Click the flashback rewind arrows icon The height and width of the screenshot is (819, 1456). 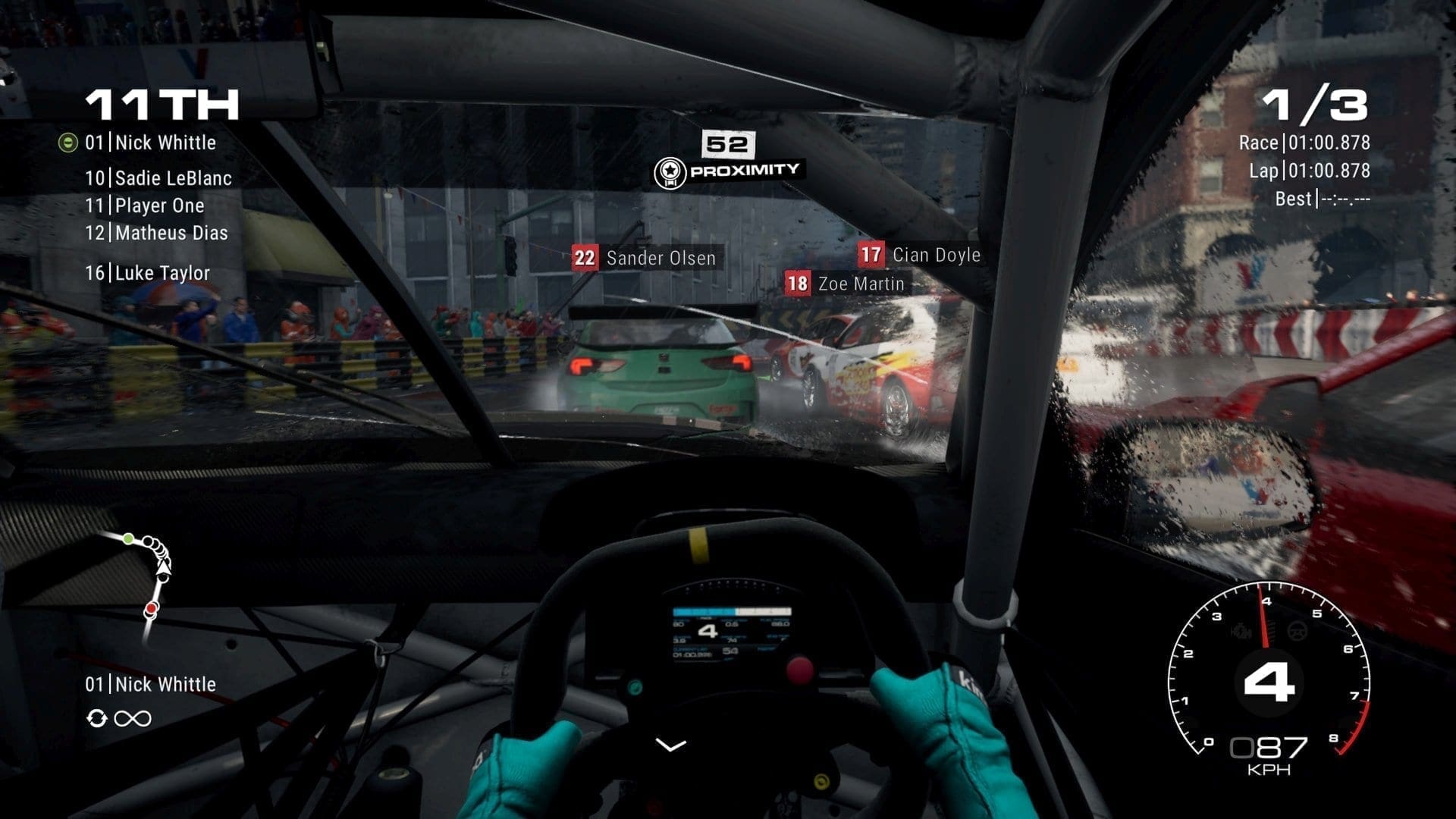point(96,718)
